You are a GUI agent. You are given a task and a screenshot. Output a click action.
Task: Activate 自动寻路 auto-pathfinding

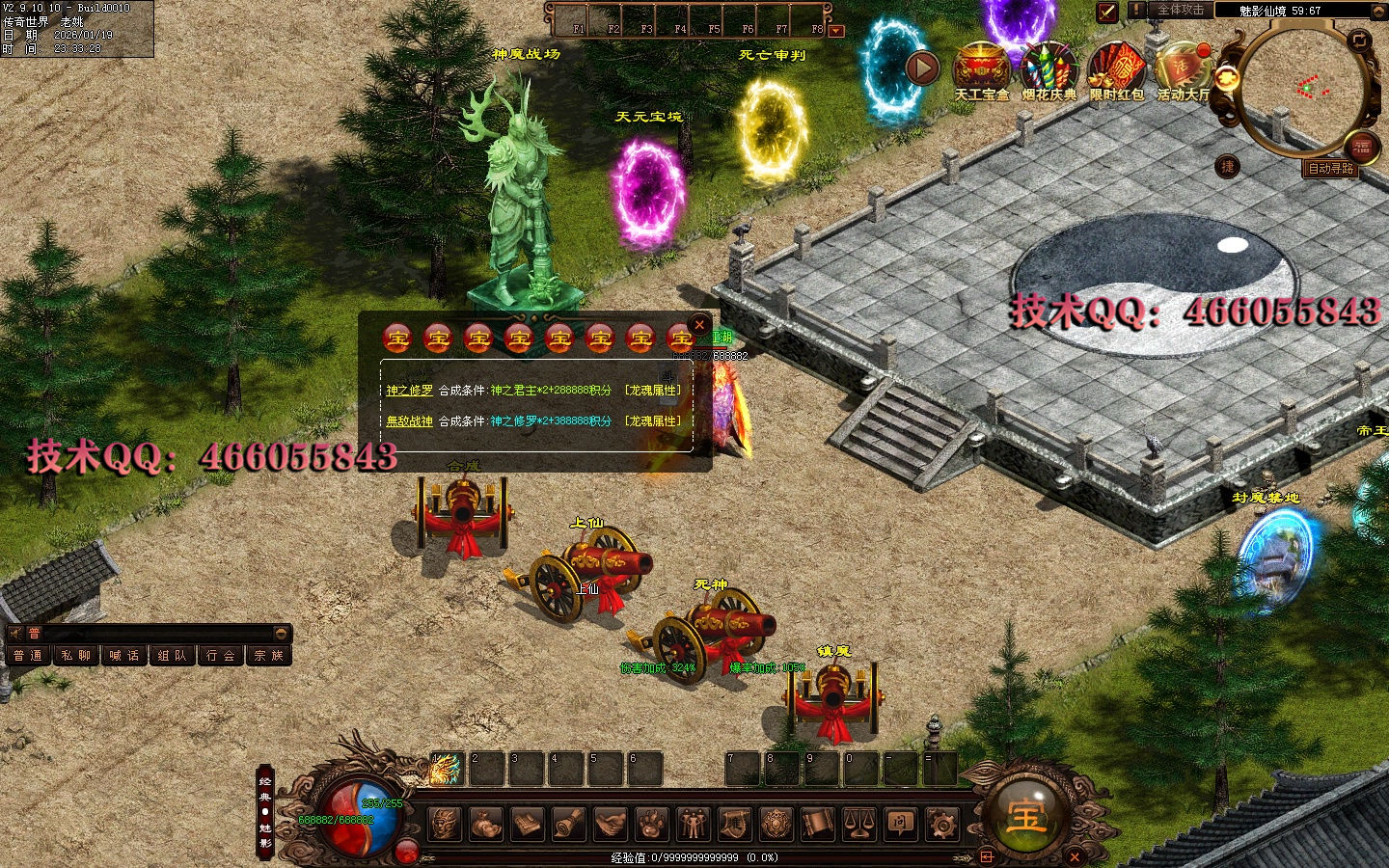[x=1330, y=169]
